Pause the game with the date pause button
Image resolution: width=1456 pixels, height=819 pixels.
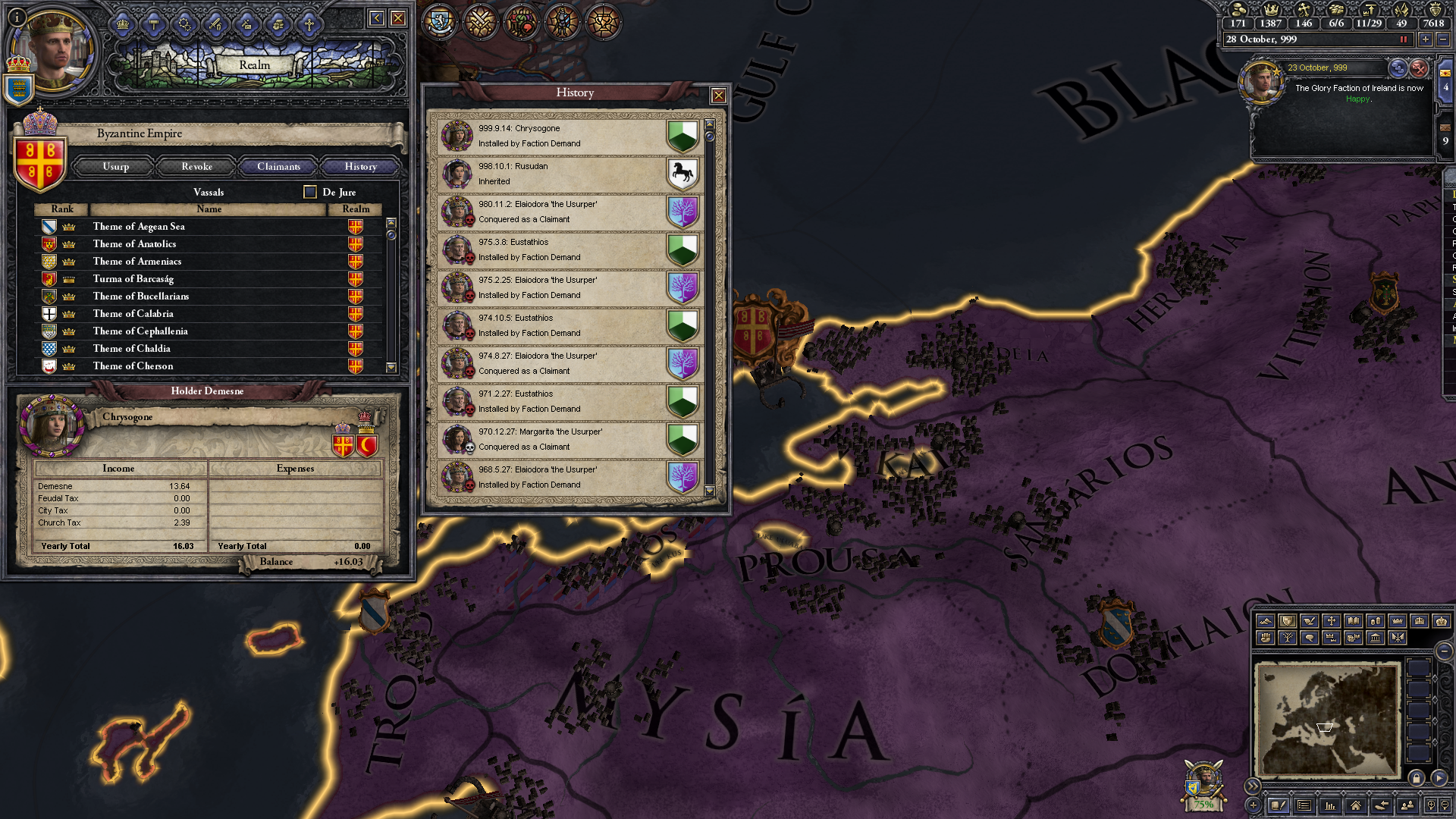click(1402, 39)
